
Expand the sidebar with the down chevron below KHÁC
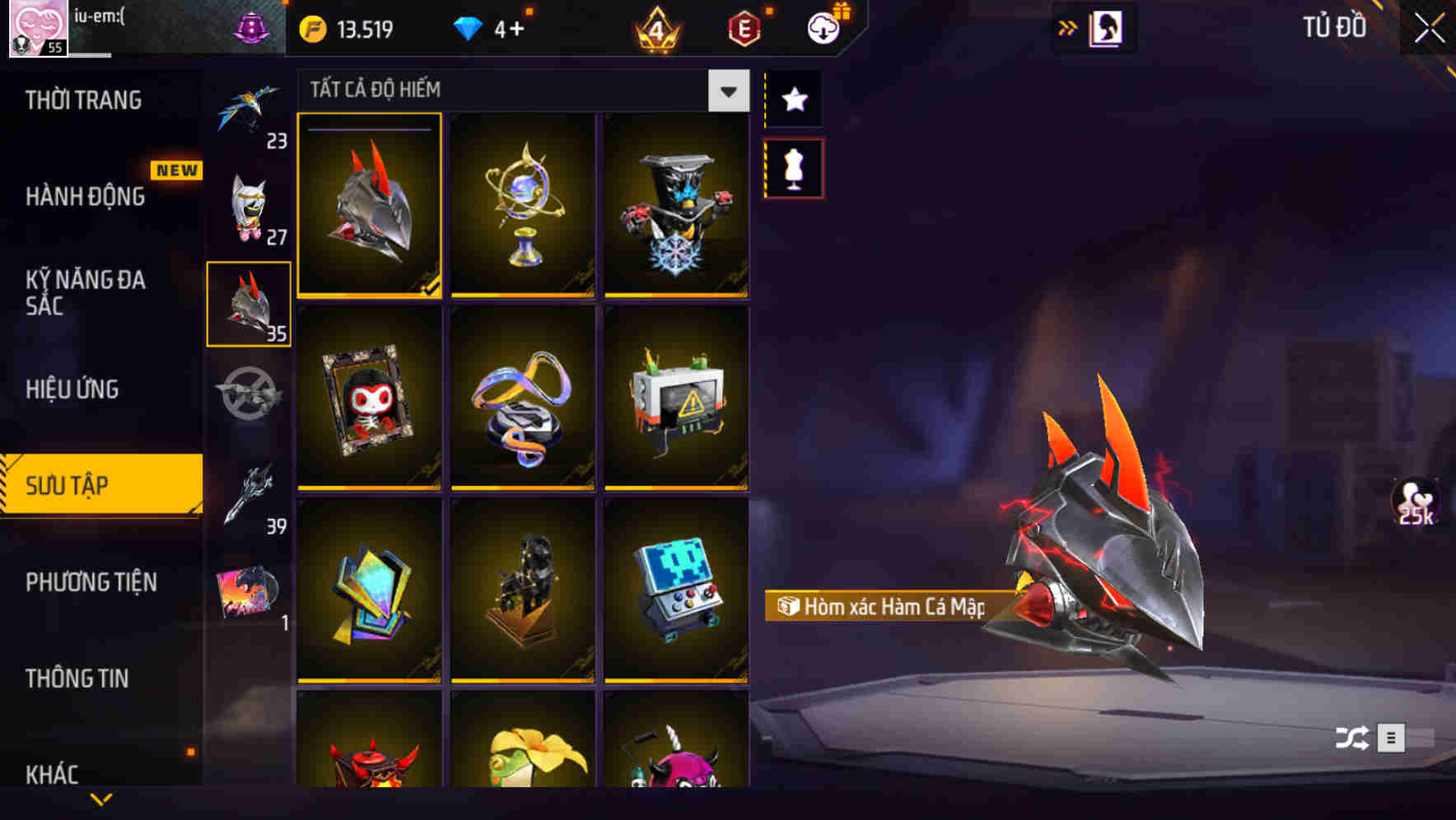click(100, 799)
